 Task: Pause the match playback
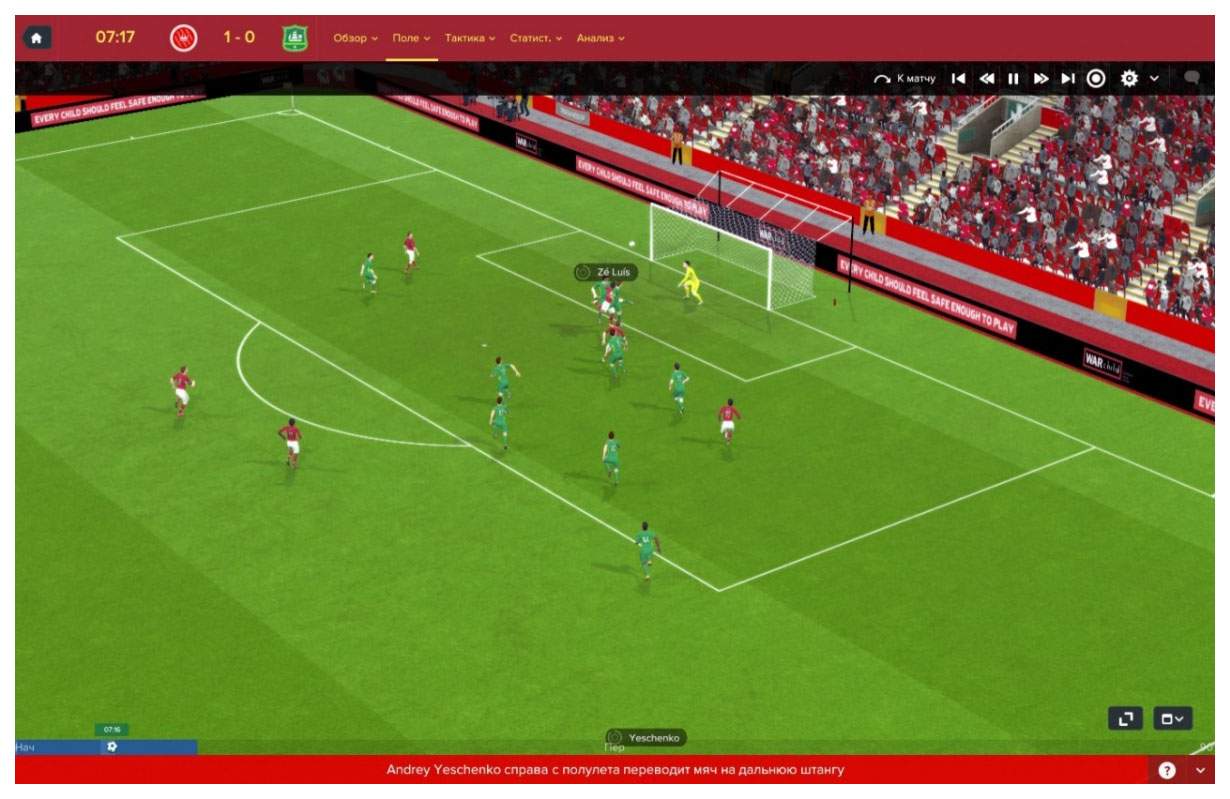[1013, 78]
